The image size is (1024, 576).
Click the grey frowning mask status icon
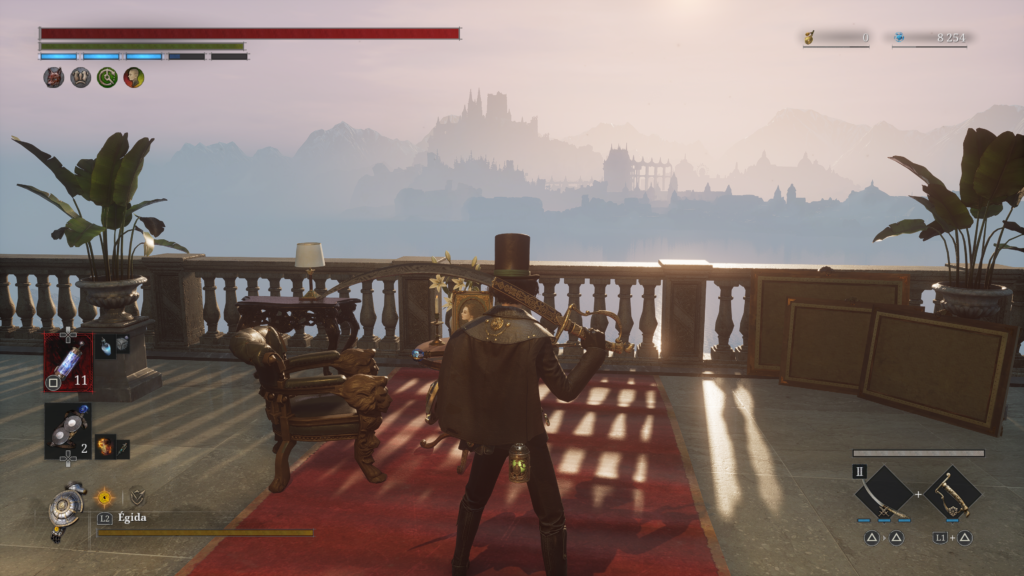(x=81, y=78)
